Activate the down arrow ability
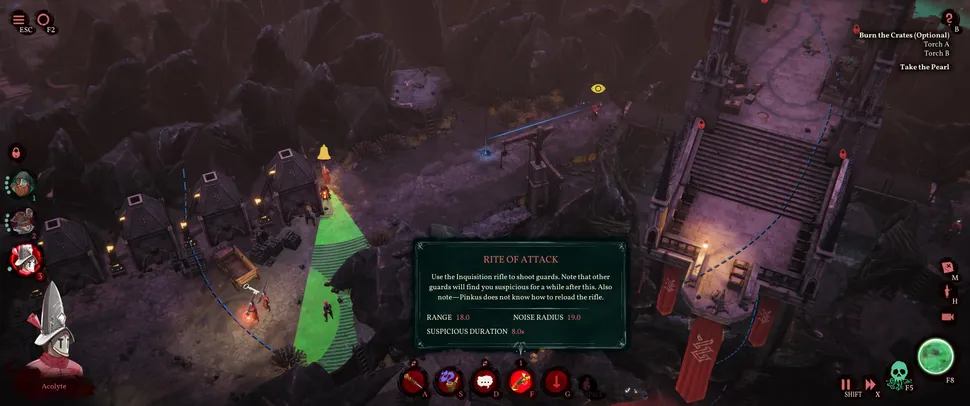The width and height of the screenshot is (970, 406). coord(557,381)
